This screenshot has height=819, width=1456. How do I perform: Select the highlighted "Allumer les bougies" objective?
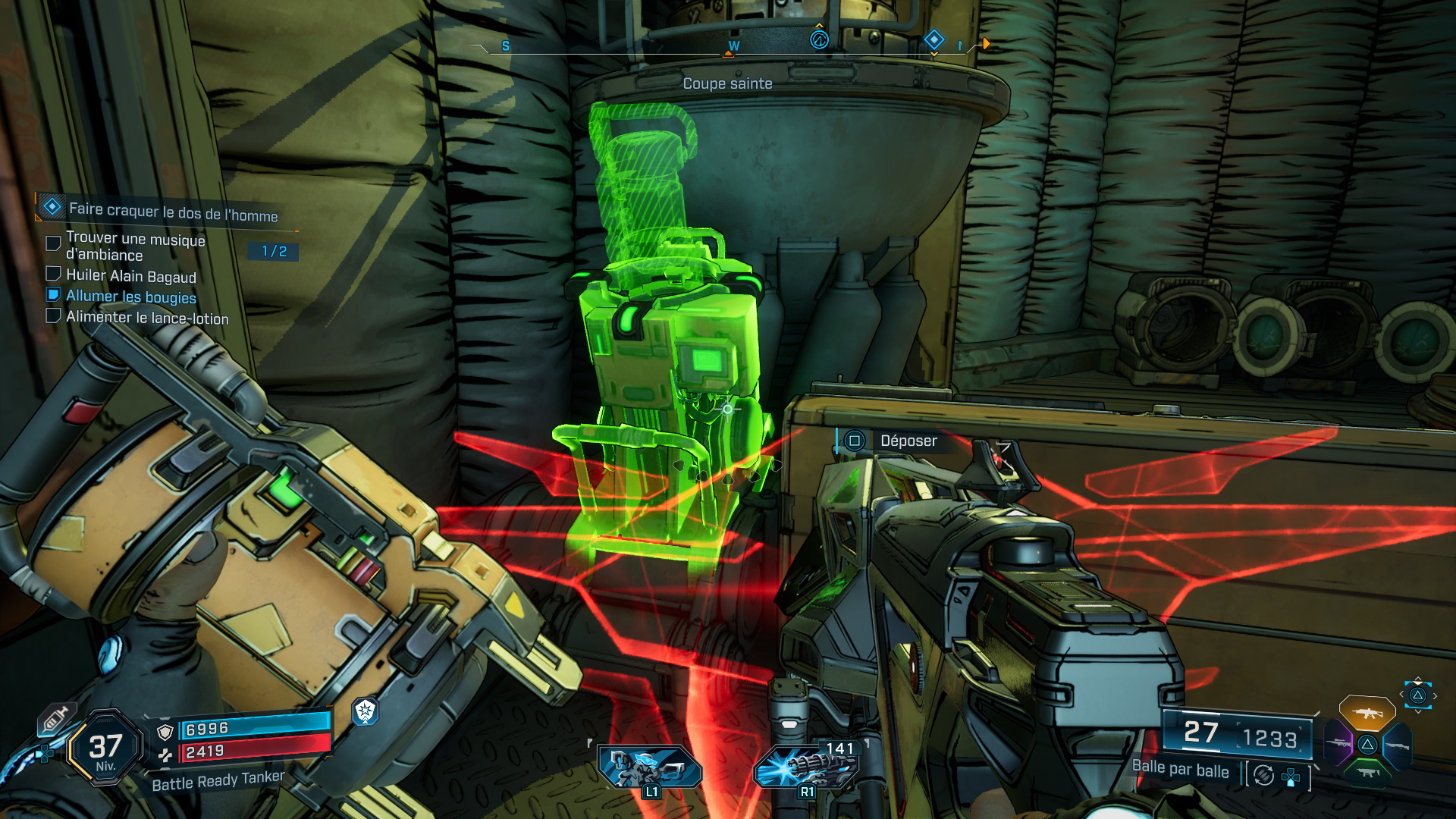pos(130,297)
